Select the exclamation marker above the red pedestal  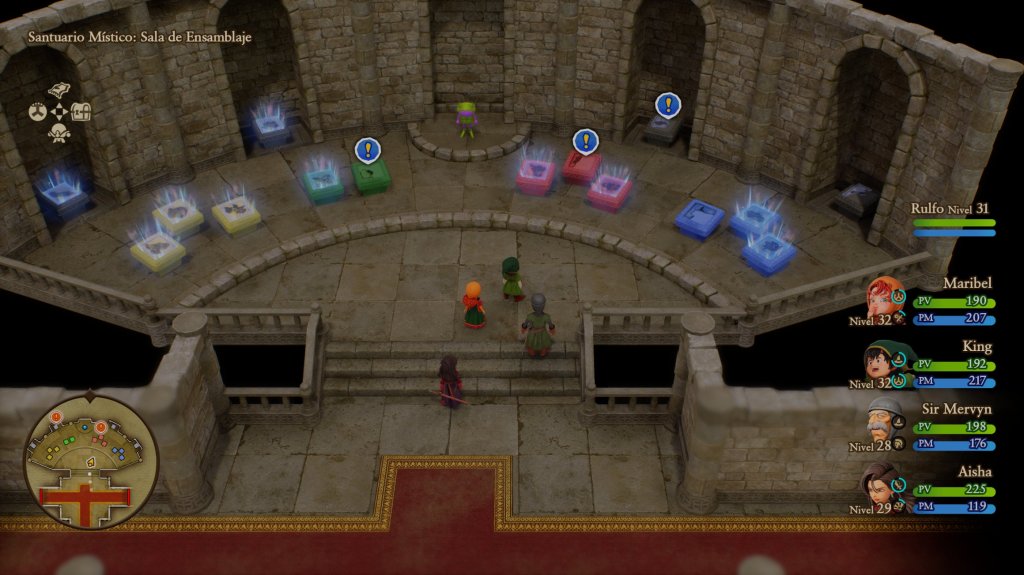coord(585,141)
